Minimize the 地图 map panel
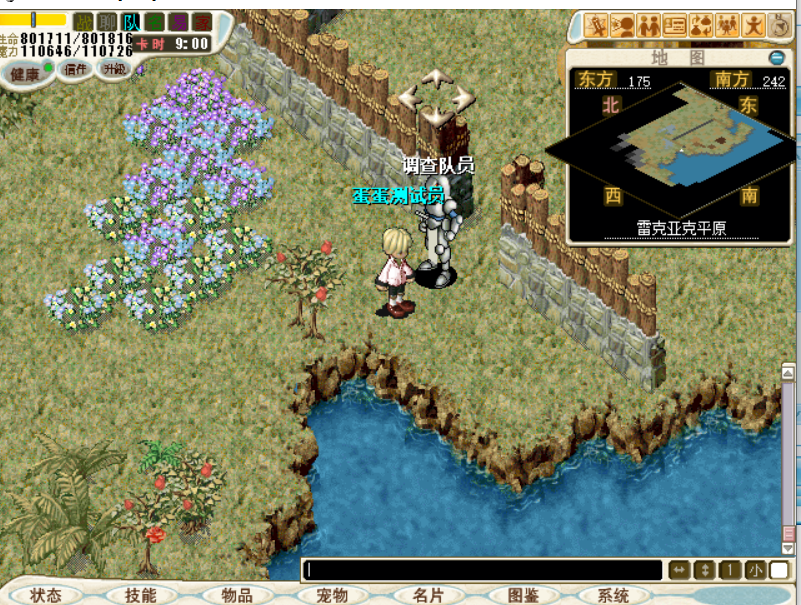The width and height of the screenshot is (801, 605). point(778,58)
